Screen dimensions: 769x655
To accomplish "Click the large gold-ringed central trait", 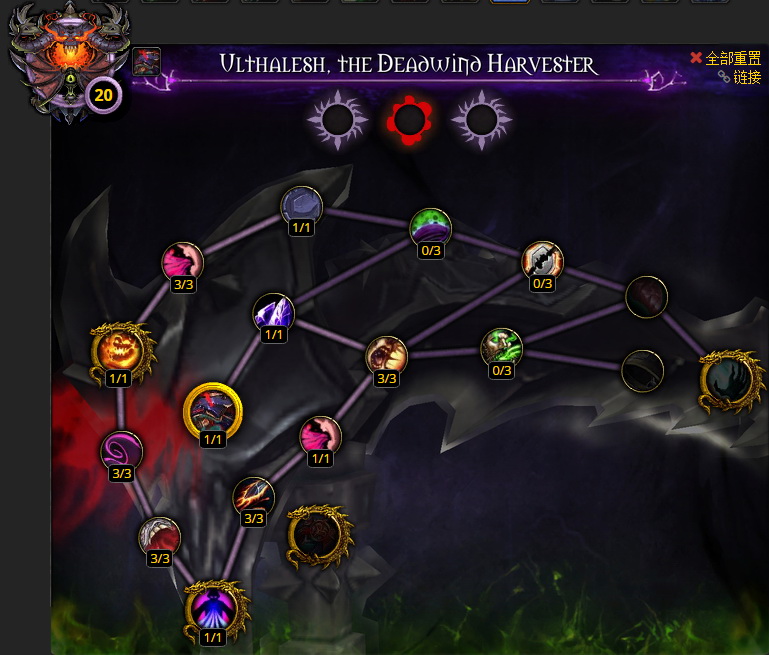I will click(213, 410).
